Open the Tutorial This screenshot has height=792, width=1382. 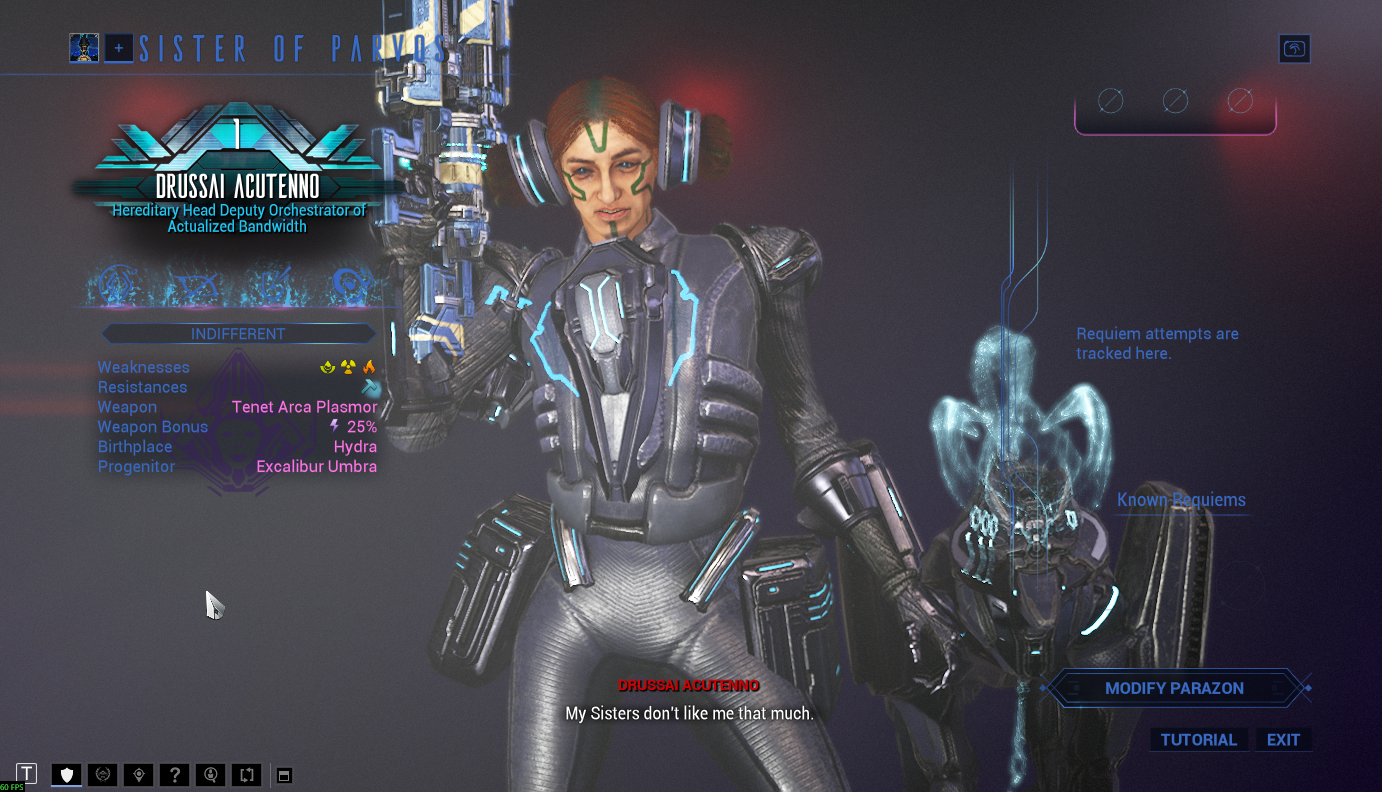tap(1198, 740)
